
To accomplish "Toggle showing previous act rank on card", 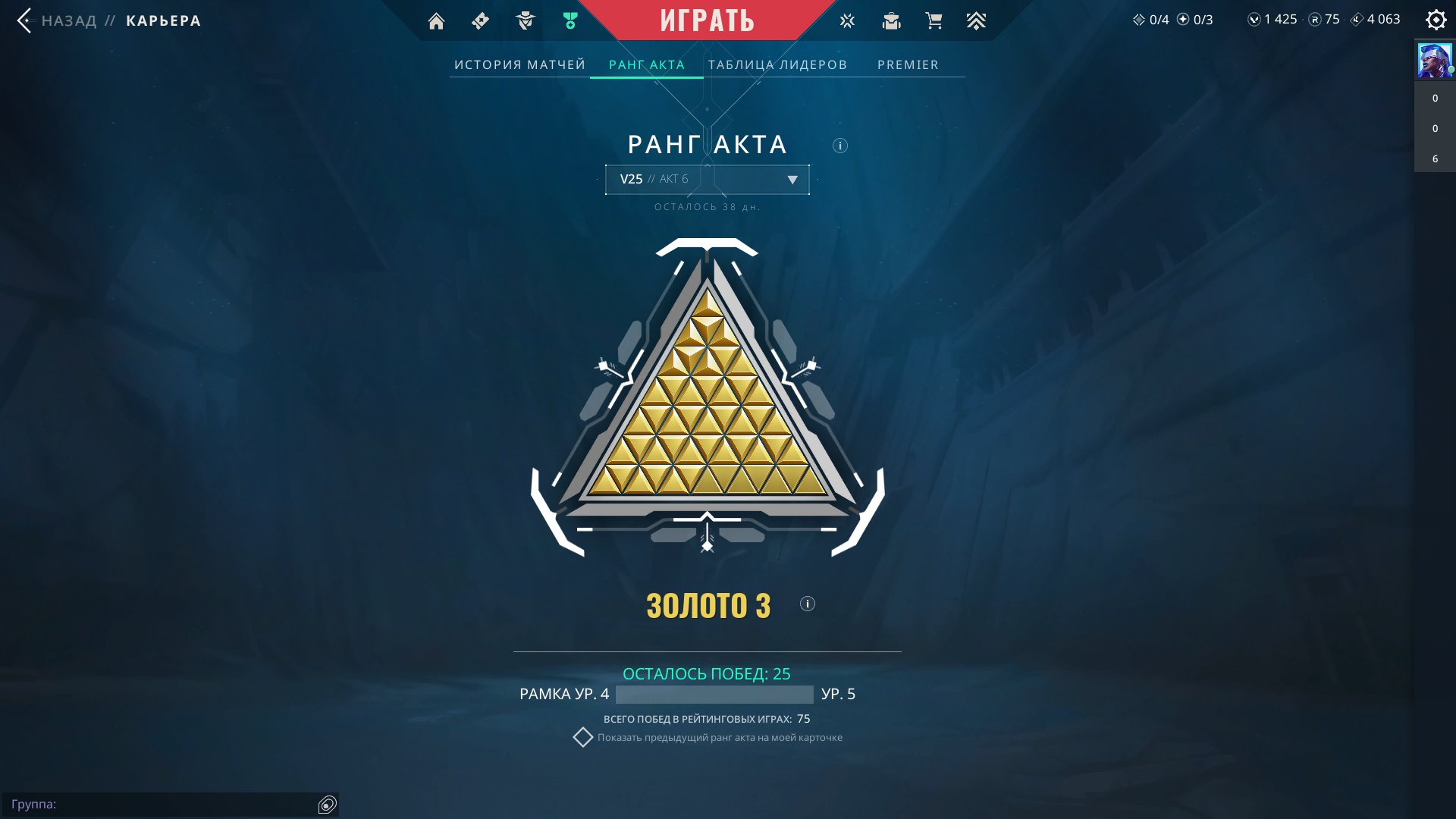I will [584, 736].
